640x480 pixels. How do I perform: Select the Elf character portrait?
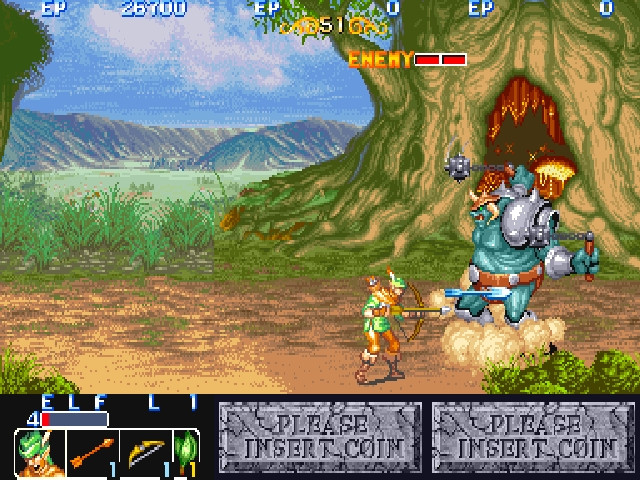tap(40, 452)
